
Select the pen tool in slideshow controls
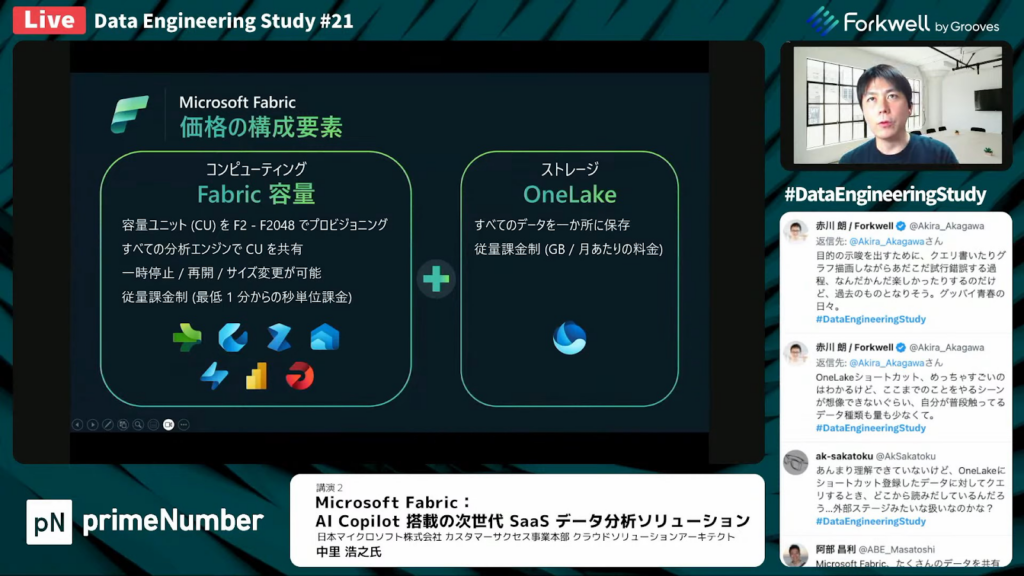107,424
